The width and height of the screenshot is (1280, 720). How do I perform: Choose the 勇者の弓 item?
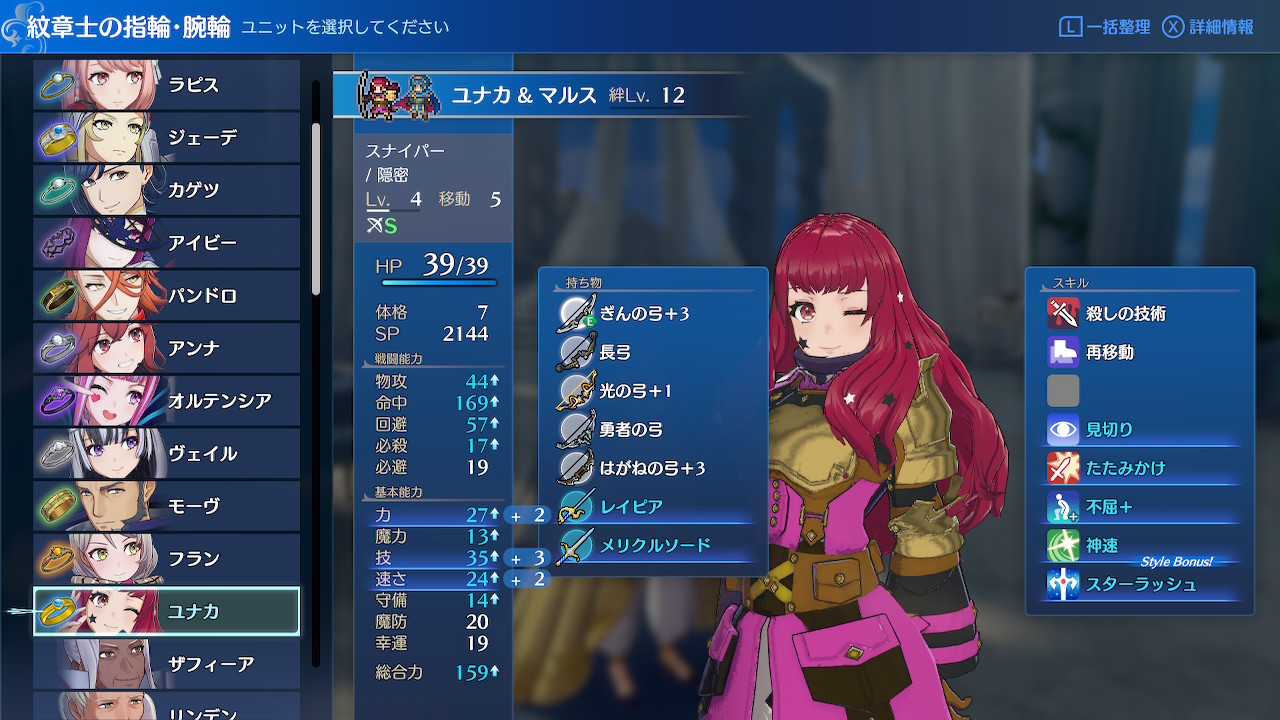(630, 430)
